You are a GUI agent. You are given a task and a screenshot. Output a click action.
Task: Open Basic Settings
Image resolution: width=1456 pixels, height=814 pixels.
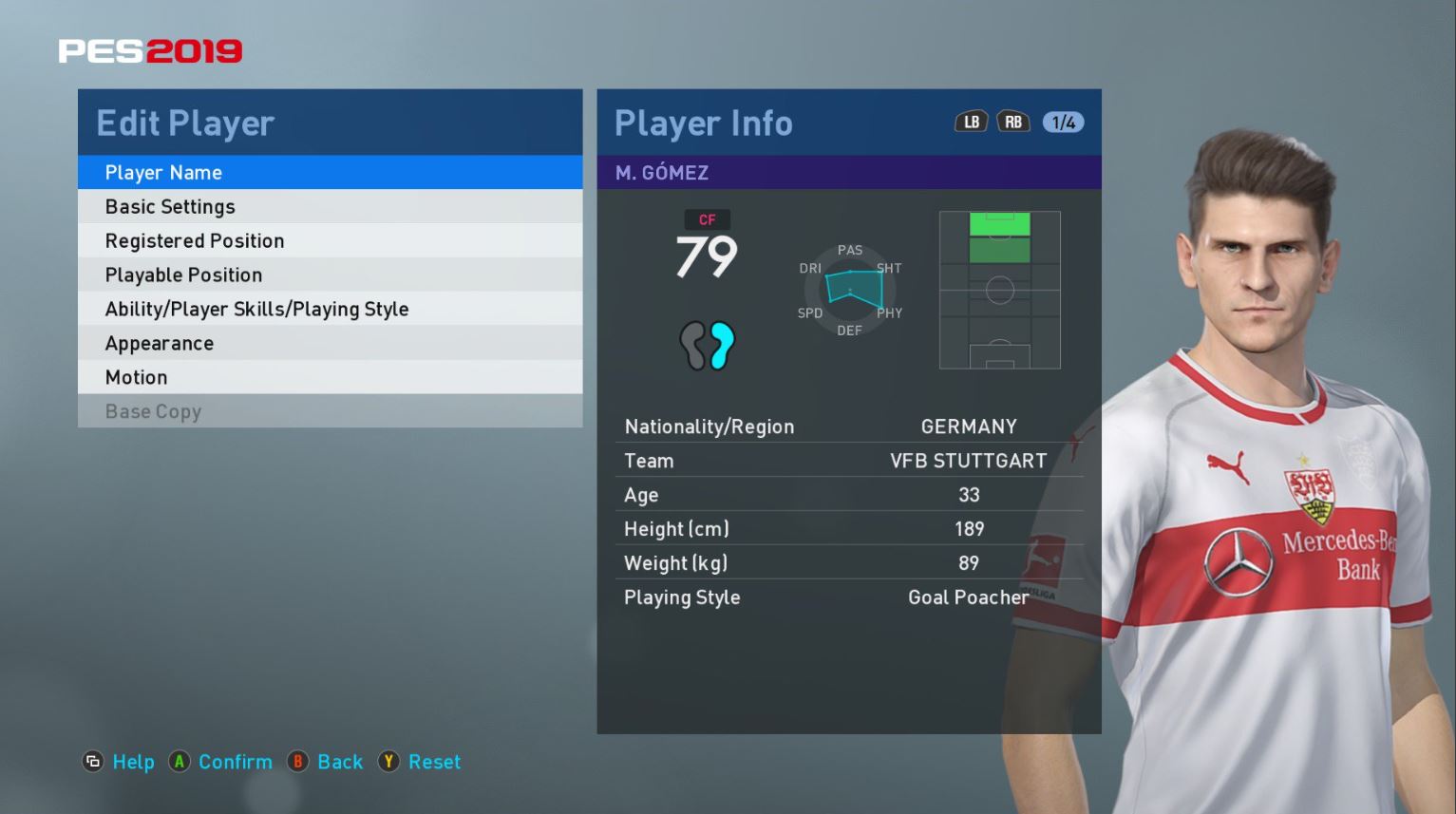pos(330,207)
